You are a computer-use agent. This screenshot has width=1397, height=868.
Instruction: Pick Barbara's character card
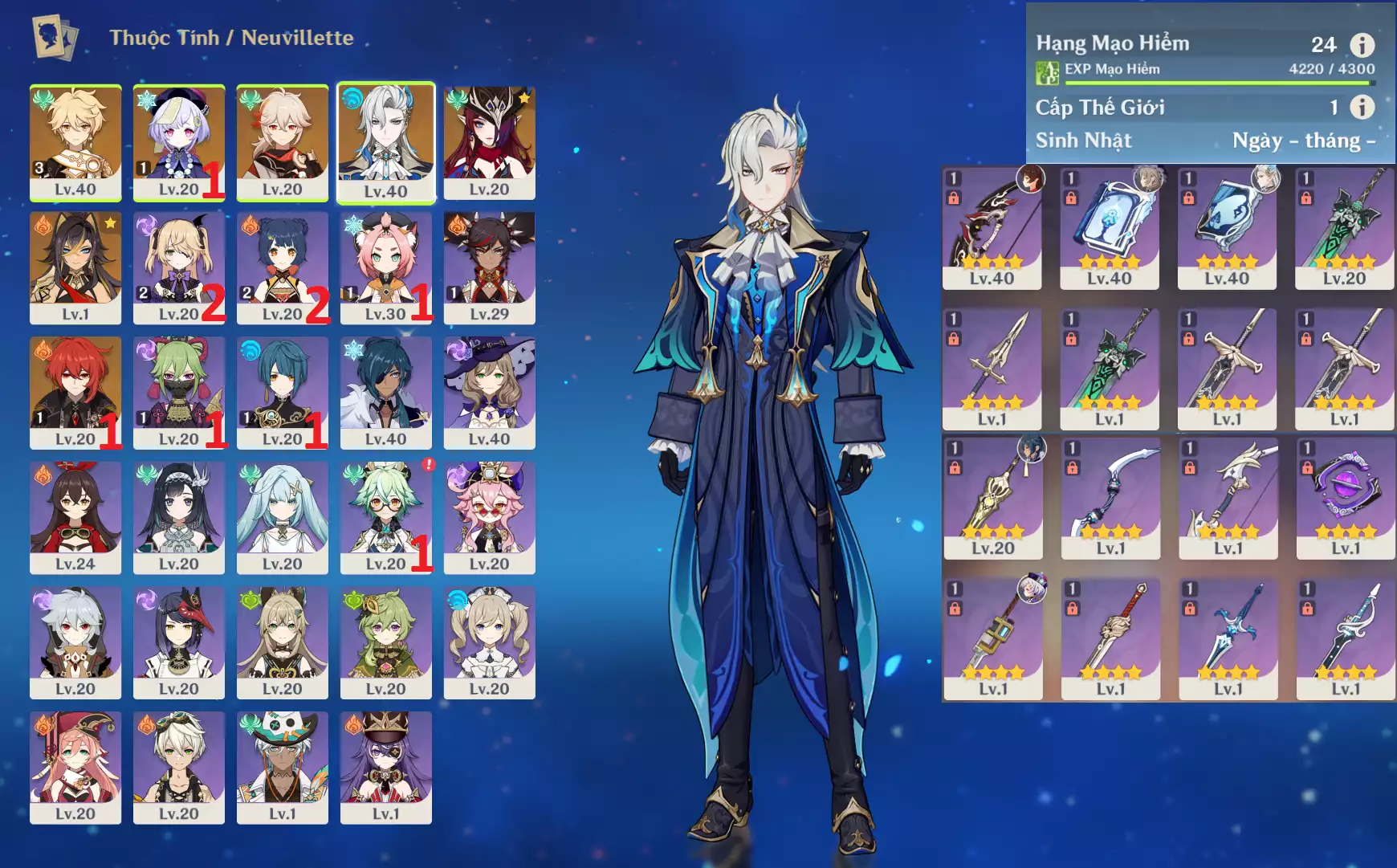coord(489,642)
